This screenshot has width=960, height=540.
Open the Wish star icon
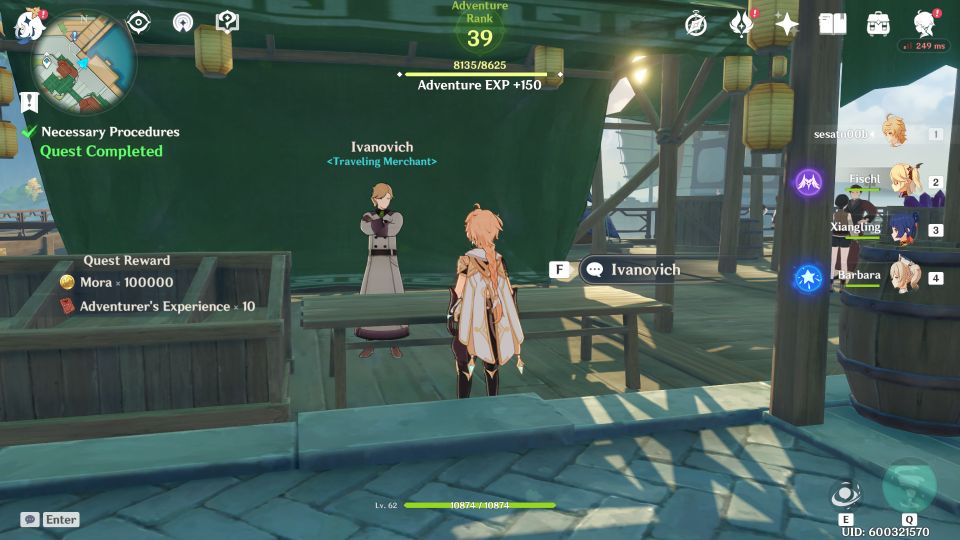(787, 24)
